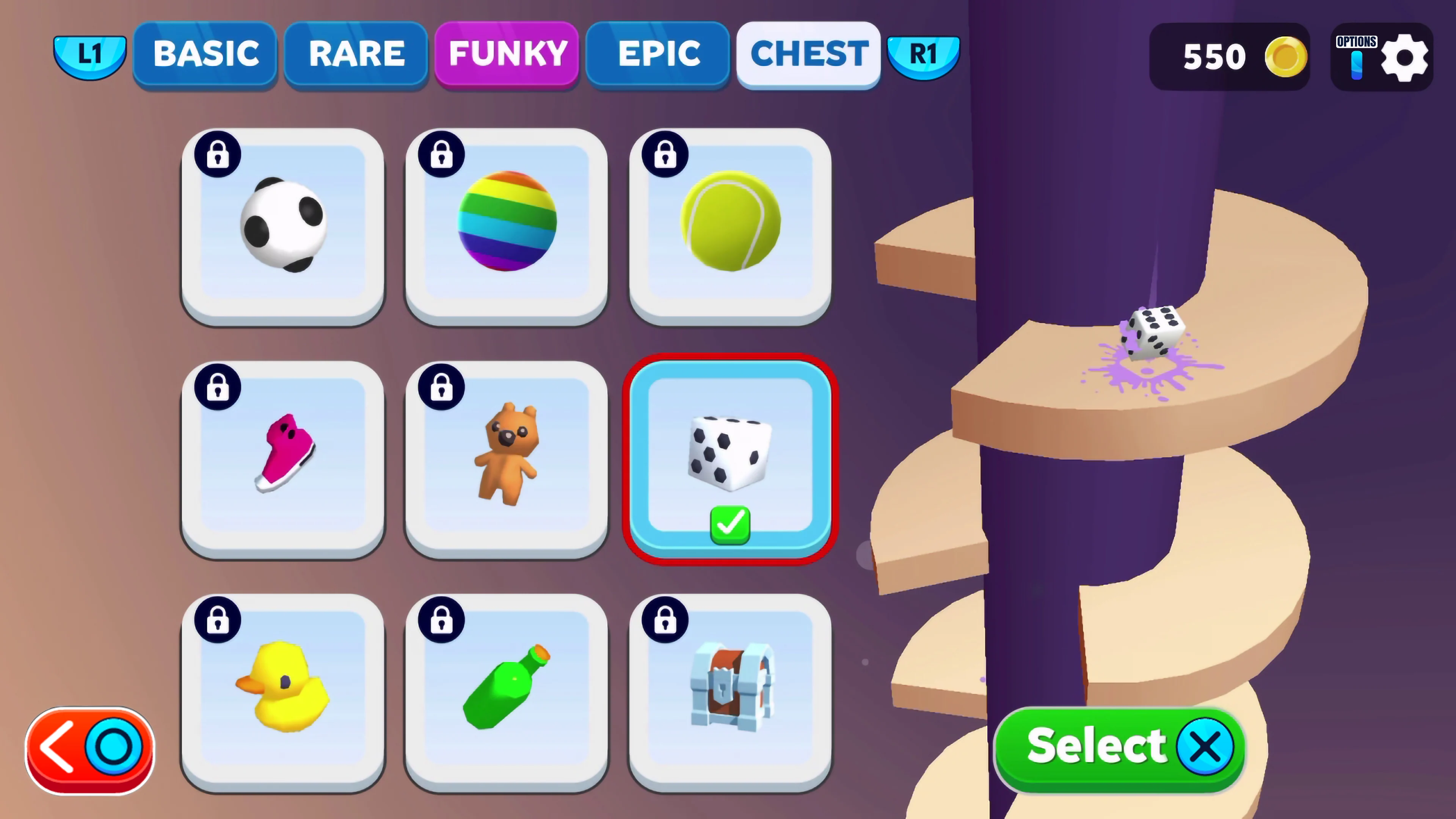Click the lock icon on the rubber duck
Image resolution: width=1456 pixels, height=819 pixels.
tap(218, 620)
